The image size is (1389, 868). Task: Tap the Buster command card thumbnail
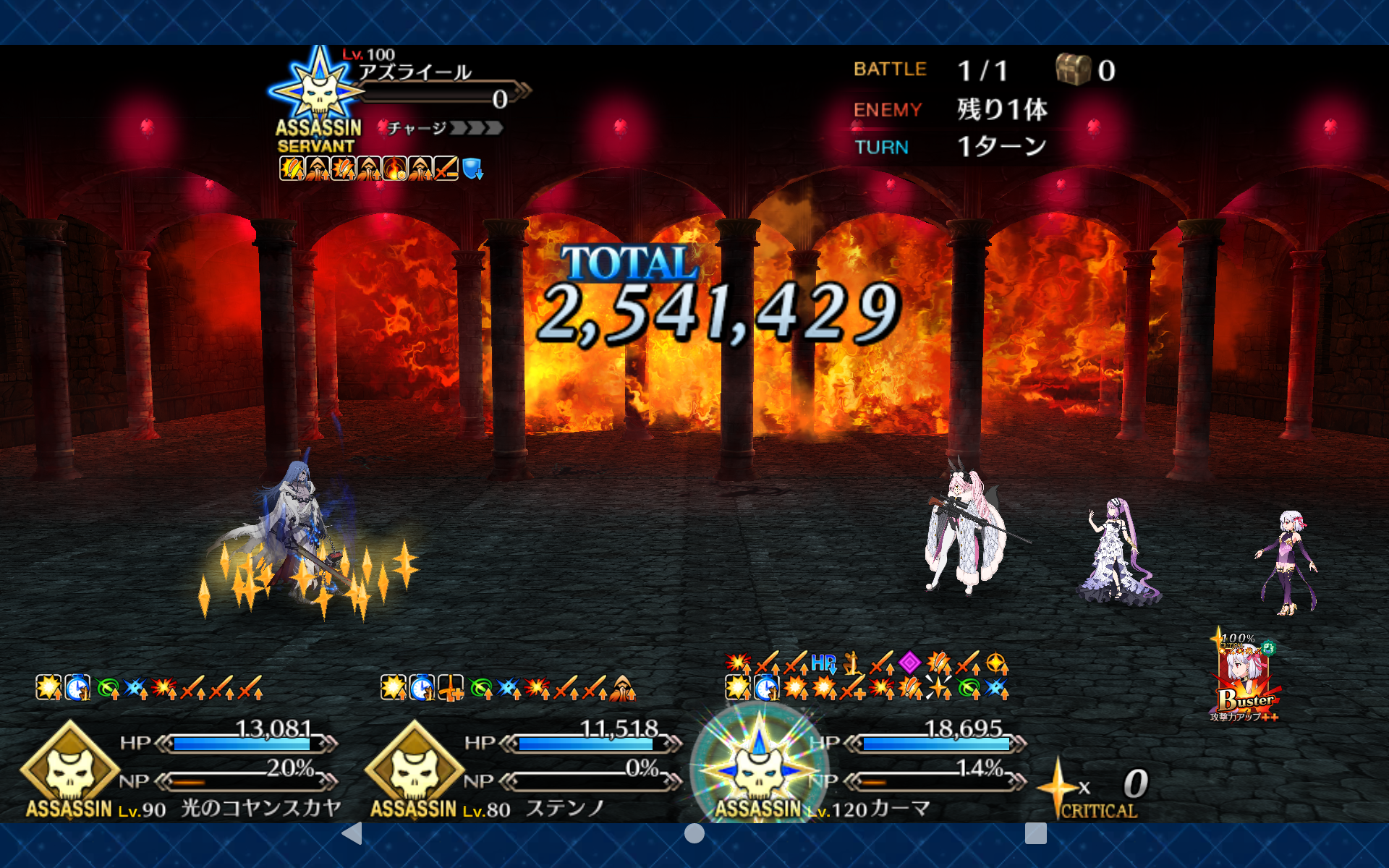coord(1244,678)
